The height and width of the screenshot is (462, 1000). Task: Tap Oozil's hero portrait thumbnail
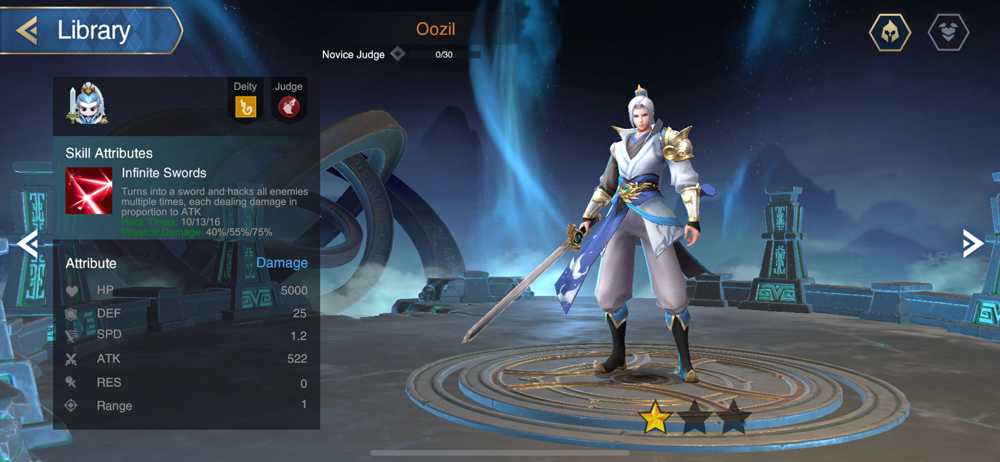(x=87, y=104)
